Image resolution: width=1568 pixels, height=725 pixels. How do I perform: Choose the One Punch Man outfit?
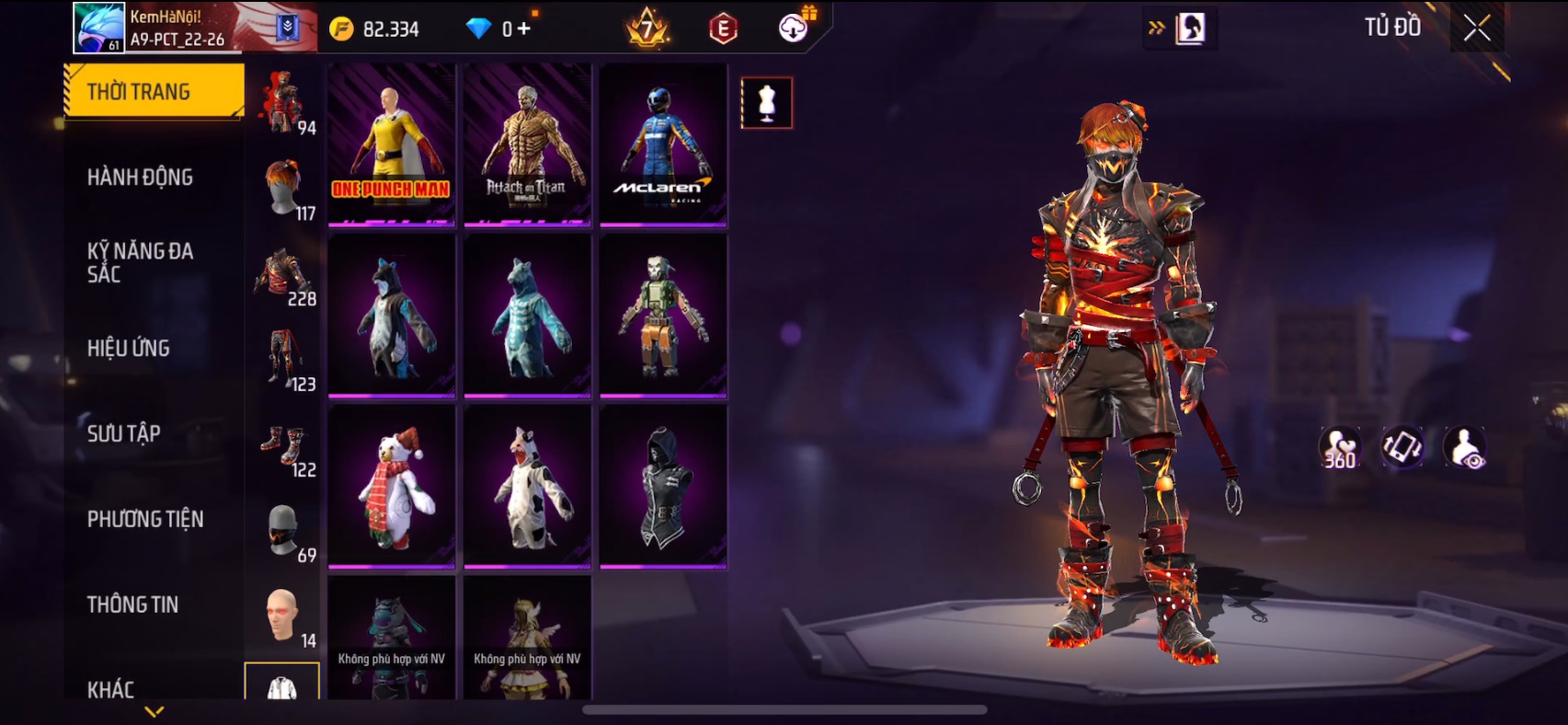point(392,144)
